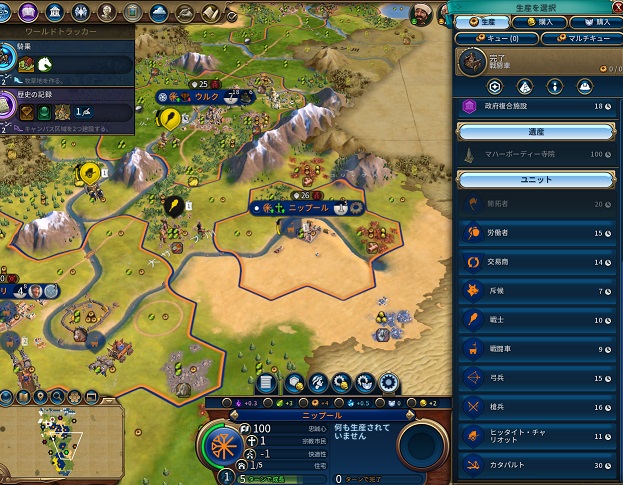Image resolution: width=623 pixels, height=485 pixels.
Task: Select カタパルト catapult for production
Action: point(540,466)
